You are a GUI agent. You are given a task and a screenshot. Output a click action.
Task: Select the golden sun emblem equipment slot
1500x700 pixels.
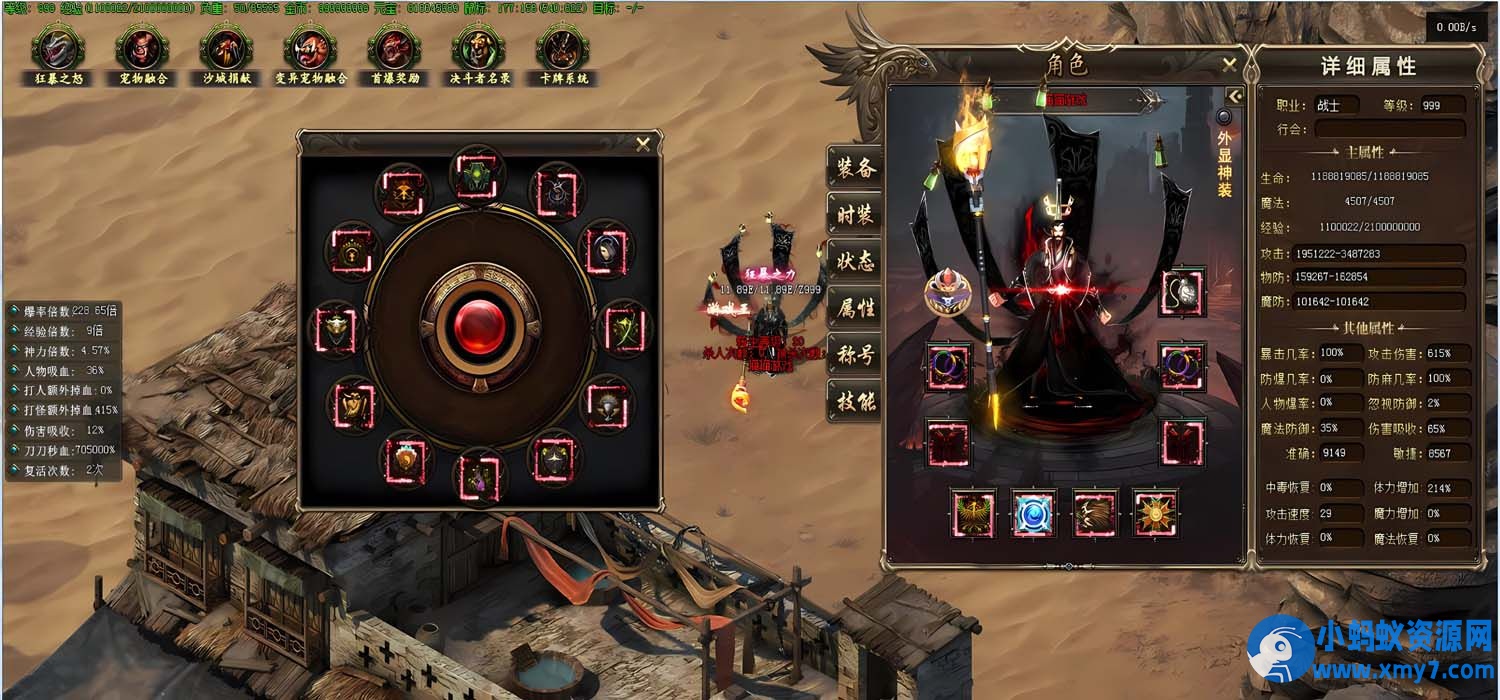pos(1155,513)
